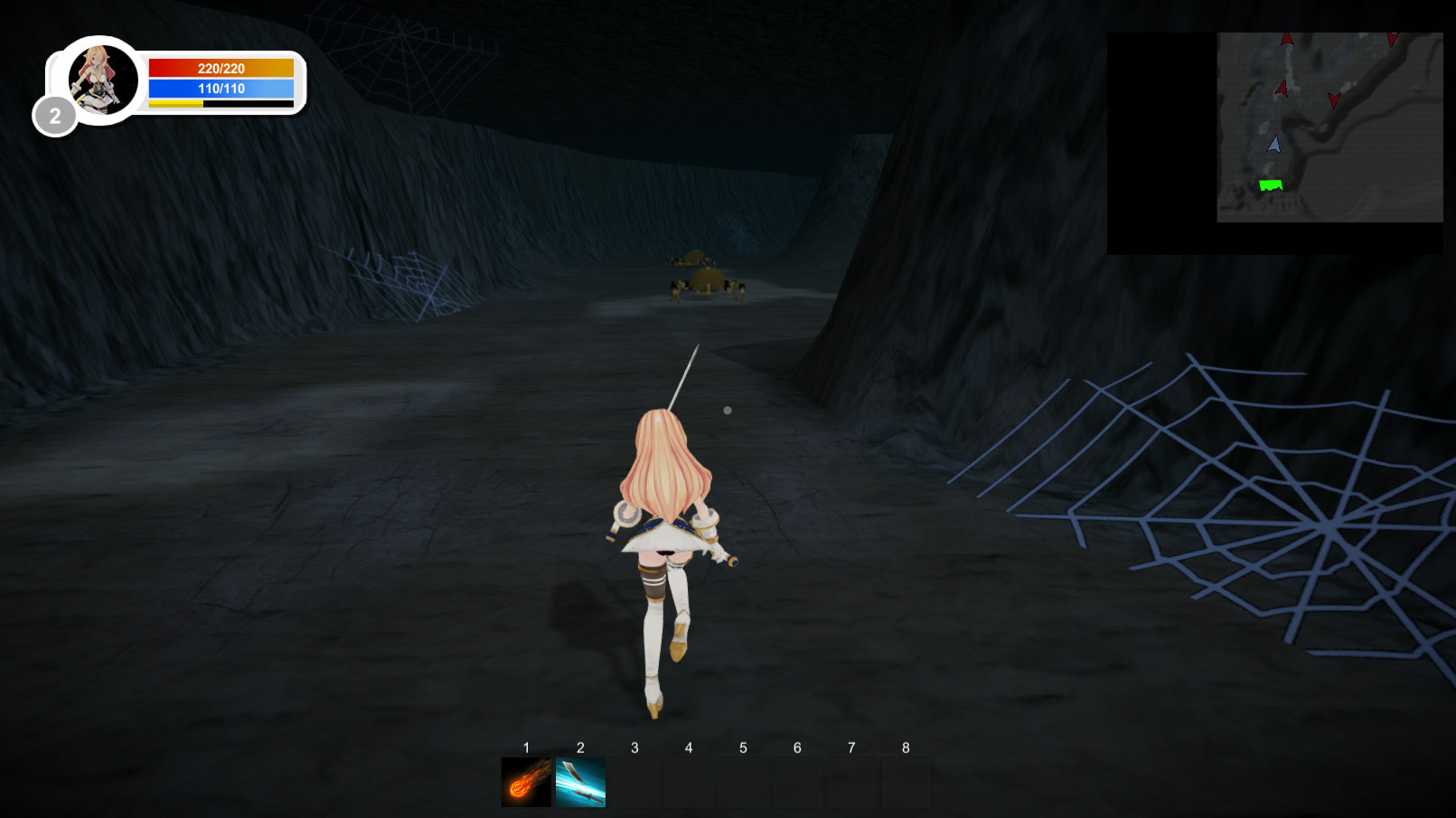Select empty hotbar slot 3

pyautogui.click(x=634, y=779)
